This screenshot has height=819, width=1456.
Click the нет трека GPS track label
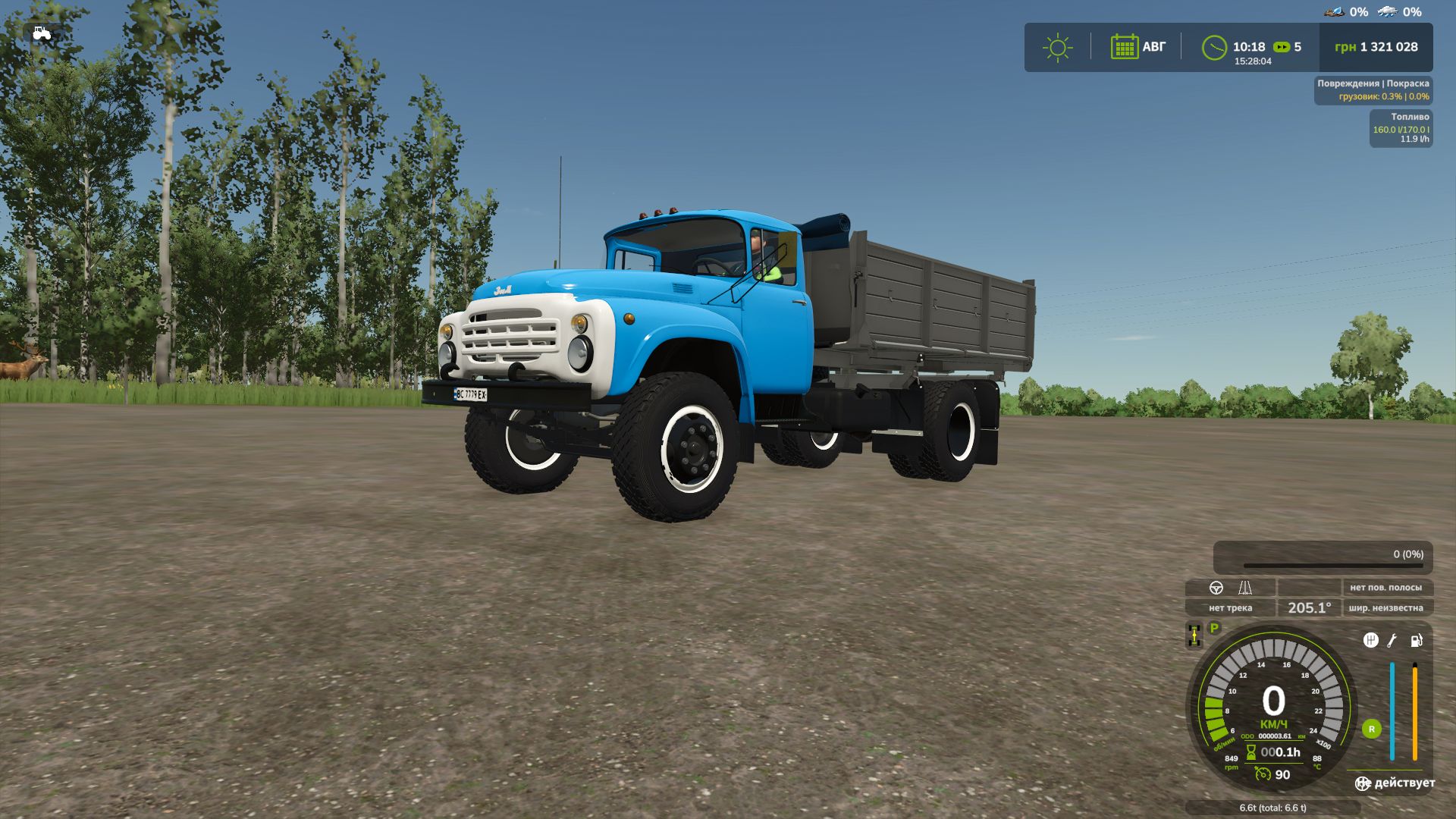[1231, 608]
